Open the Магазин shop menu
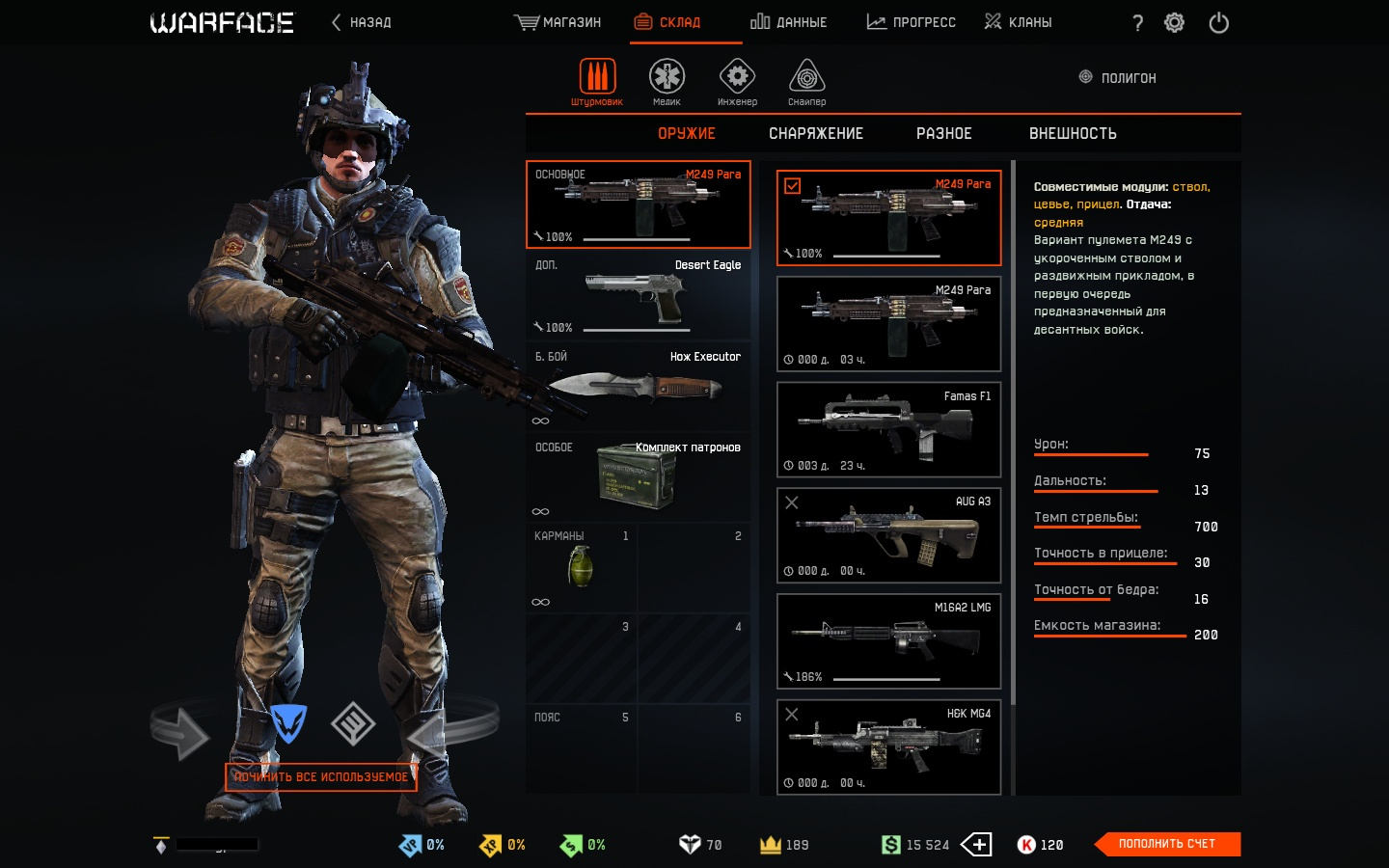 click(558, 22)
